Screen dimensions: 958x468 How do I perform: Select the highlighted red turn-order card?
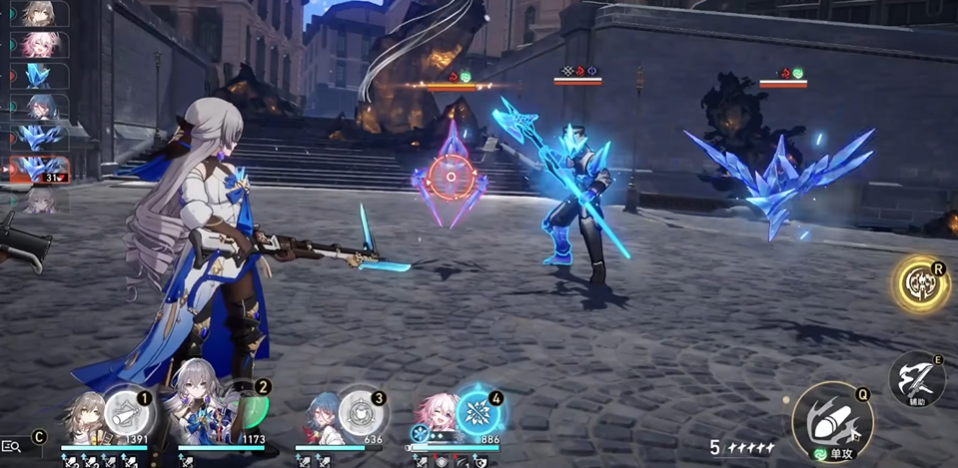click(x=40, y=168)
